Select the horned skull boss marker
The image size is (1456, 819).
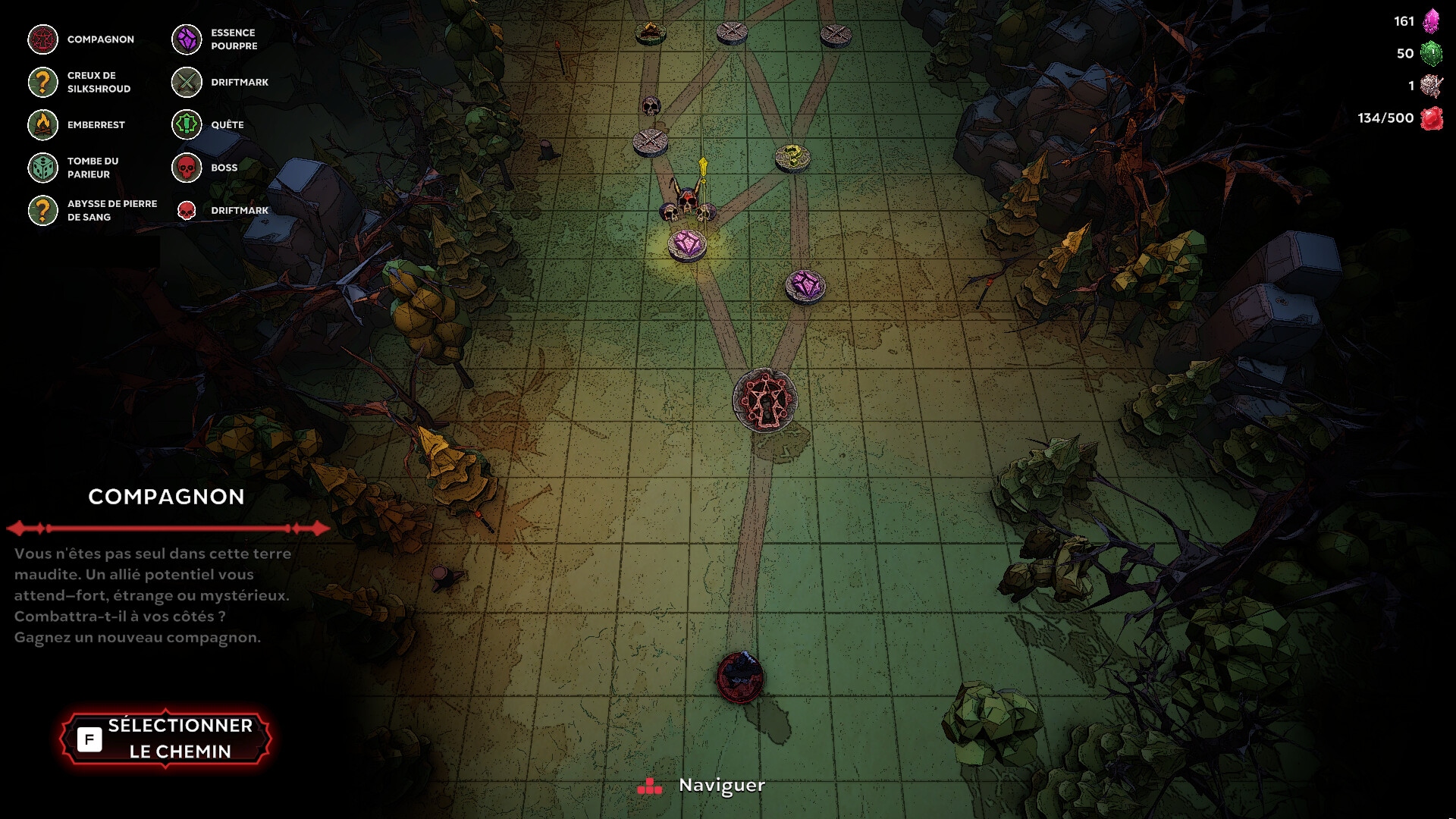687,202
